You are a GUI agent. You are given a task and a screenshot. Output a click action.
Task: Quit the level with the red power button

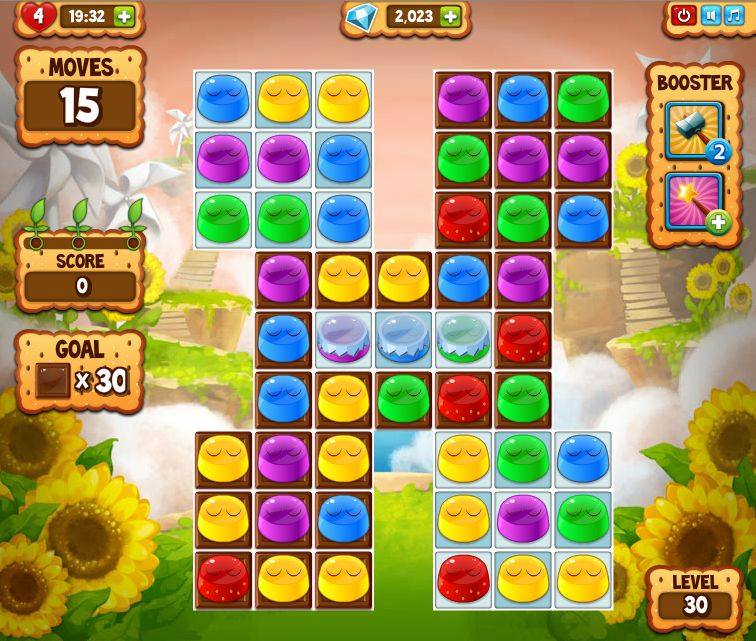(684, 15)
